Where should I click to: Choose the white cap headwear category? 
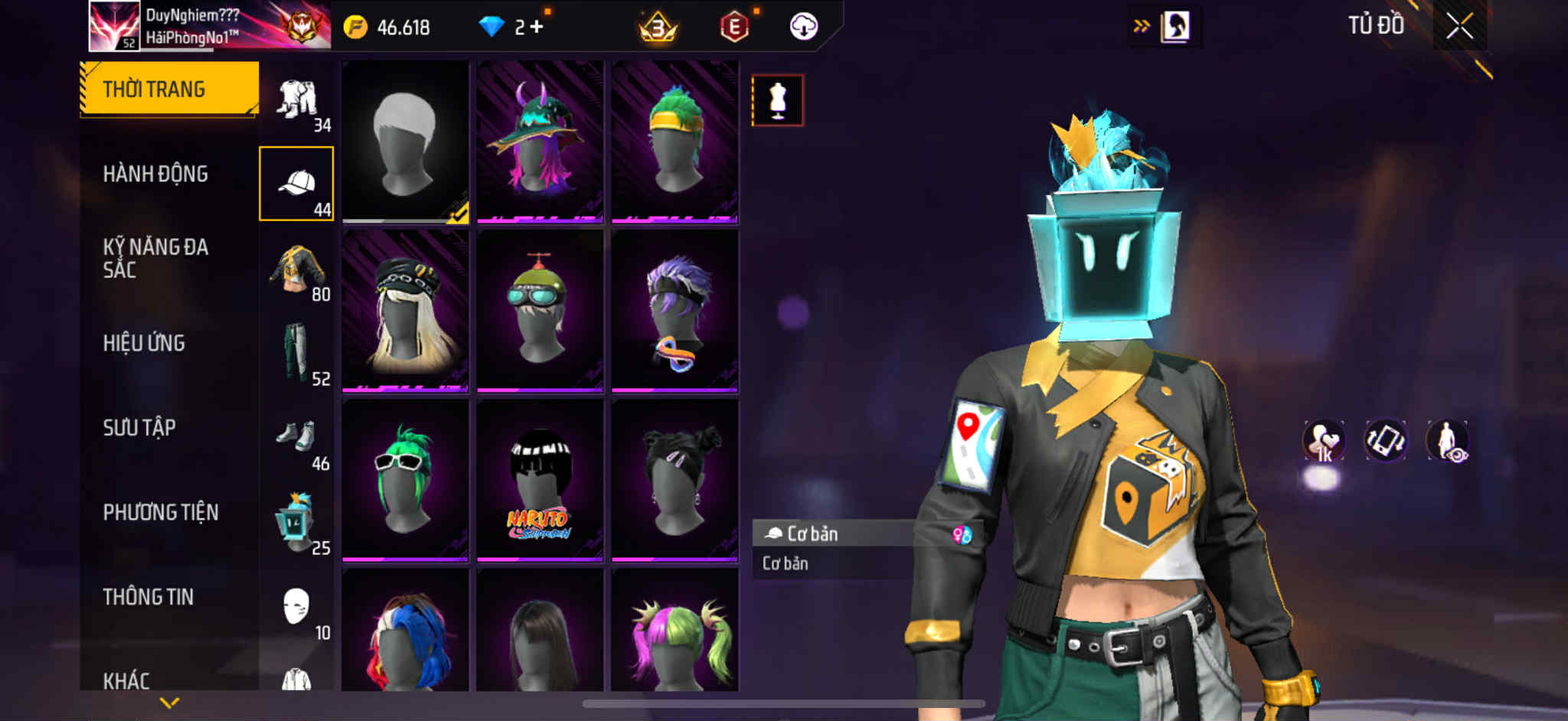coord(297,184)
